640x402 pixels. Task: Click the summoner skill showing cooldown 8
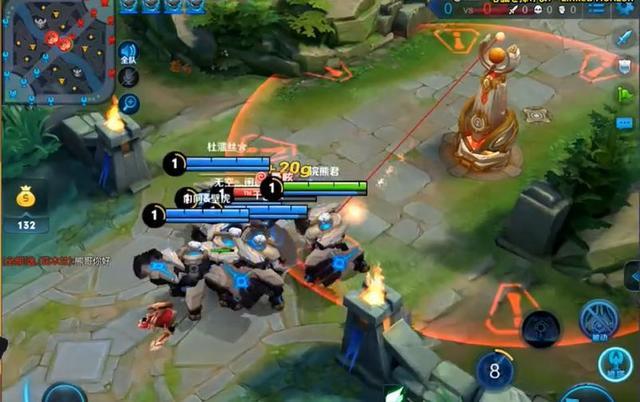(494, 371)
